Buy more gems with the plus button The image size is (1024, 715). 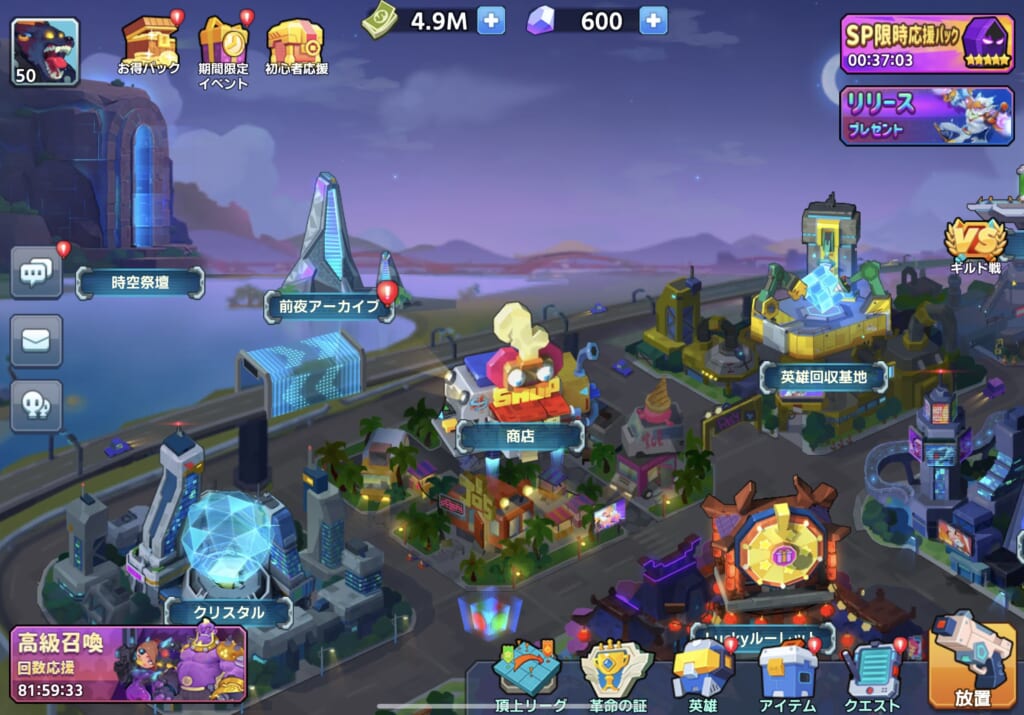point(653,20)
